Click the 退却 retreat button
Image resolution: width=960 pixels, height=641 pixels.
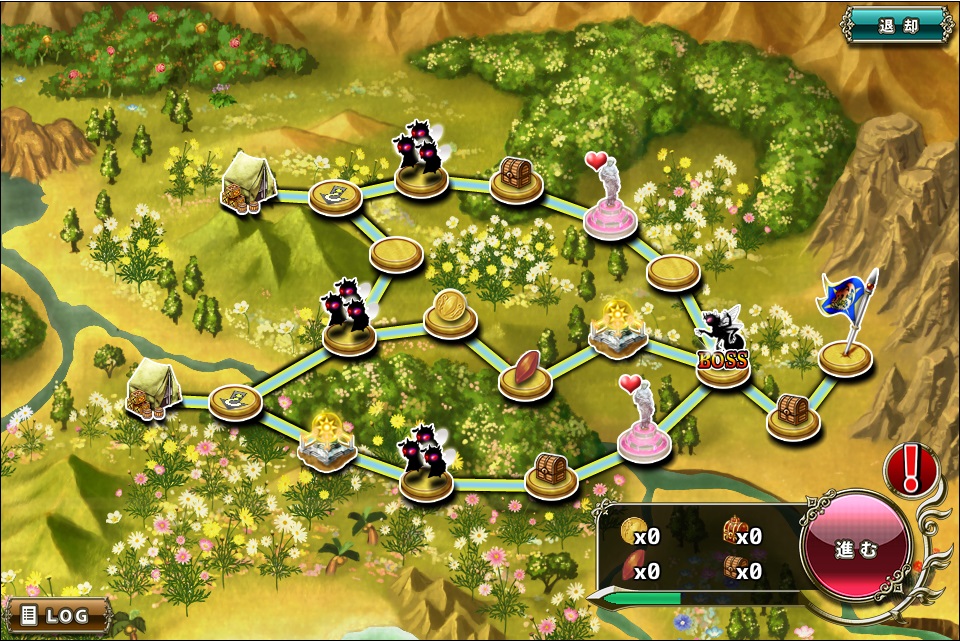pos(897,25)
